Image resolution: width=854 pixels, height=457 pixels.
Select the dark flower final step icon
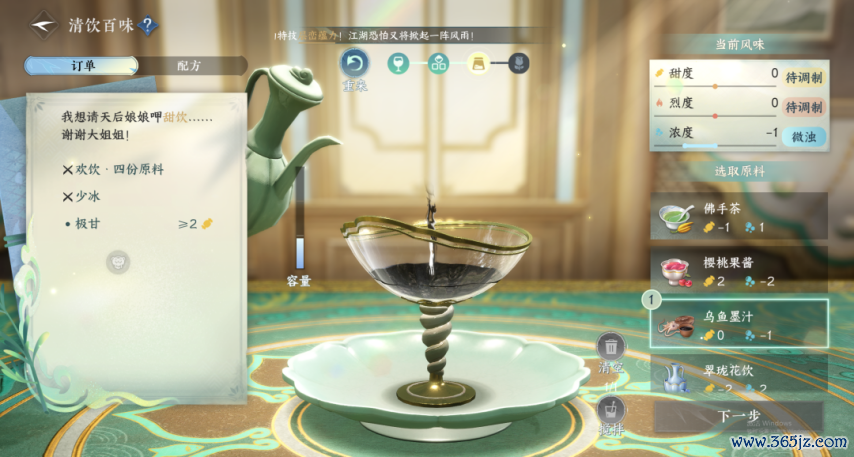click(x=519, y=64)
